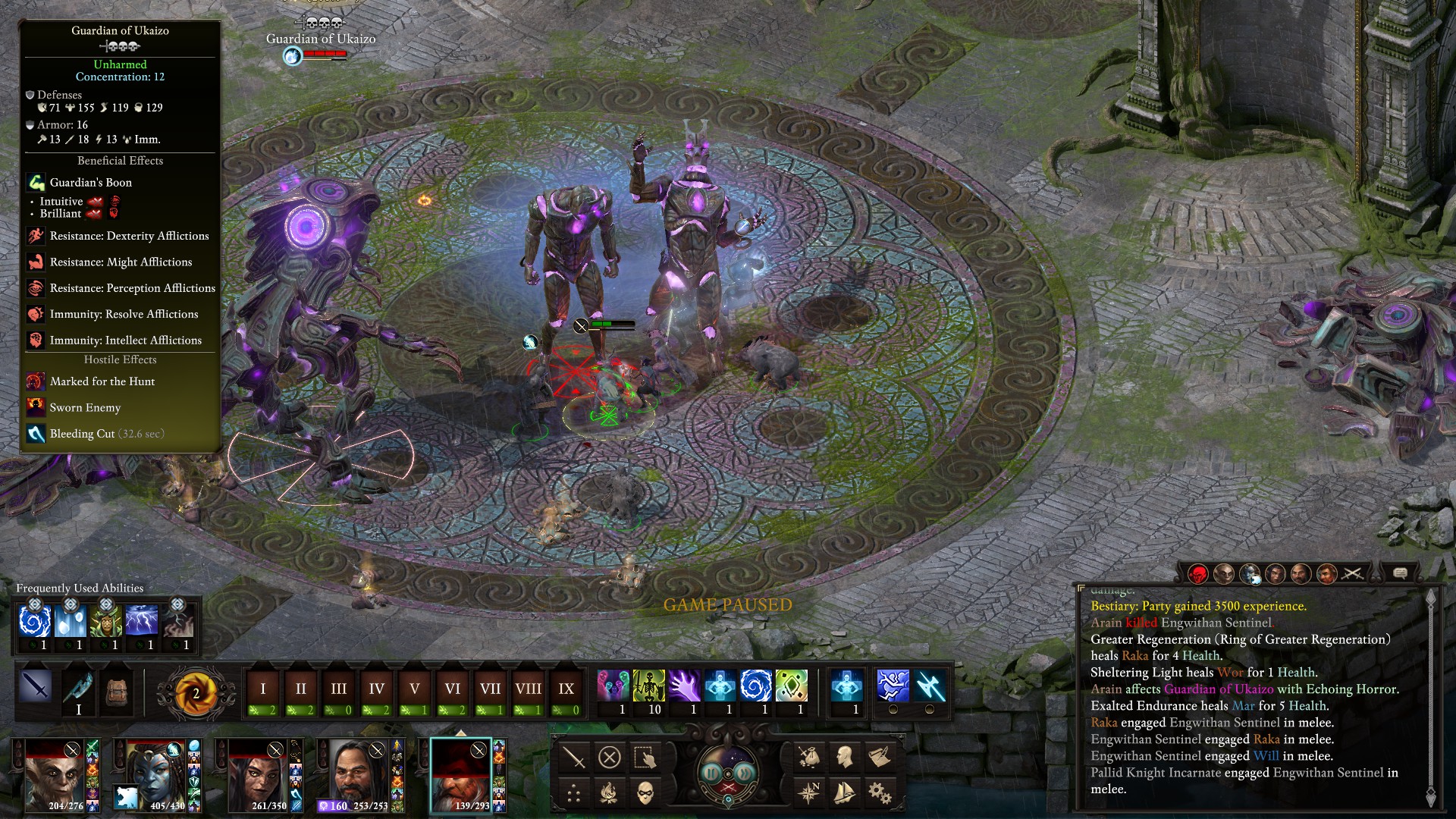The height and width of the screenshot is (819, 1456).
Task: Toggle the combat log speech bubble tab
Action: click(1401, 573)
